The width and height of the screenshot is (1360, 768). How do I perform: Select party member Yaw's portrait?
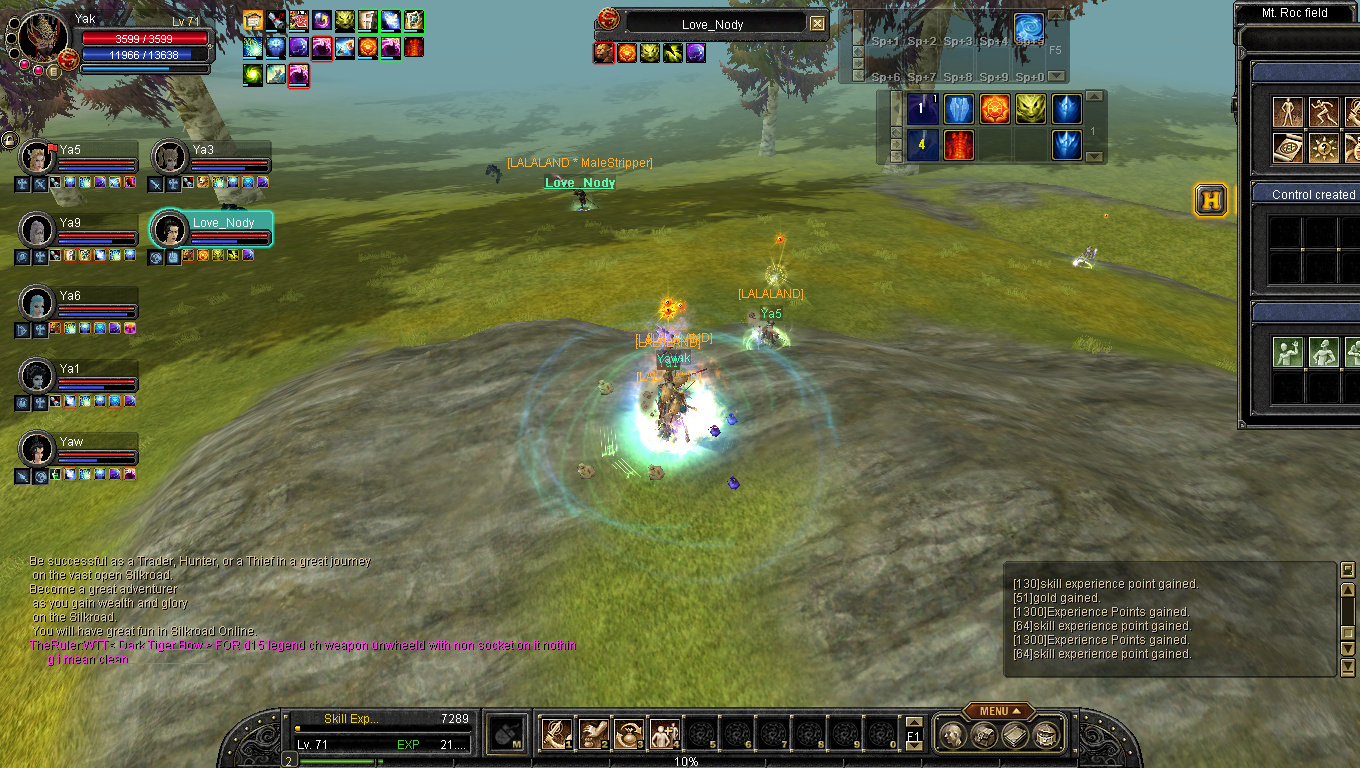(x=37, y=449)
